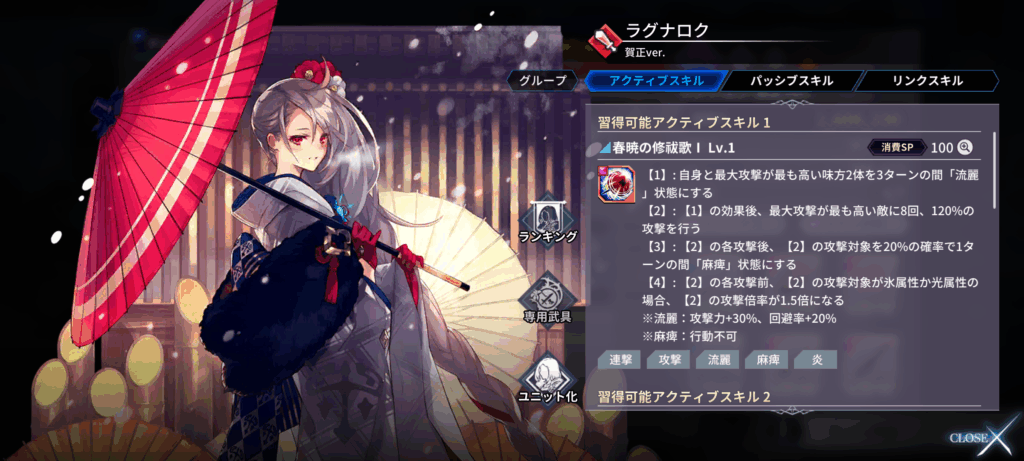Activate the ユニット化 button
This screenshot has width=1024, height=461.
tap(547, 378)
